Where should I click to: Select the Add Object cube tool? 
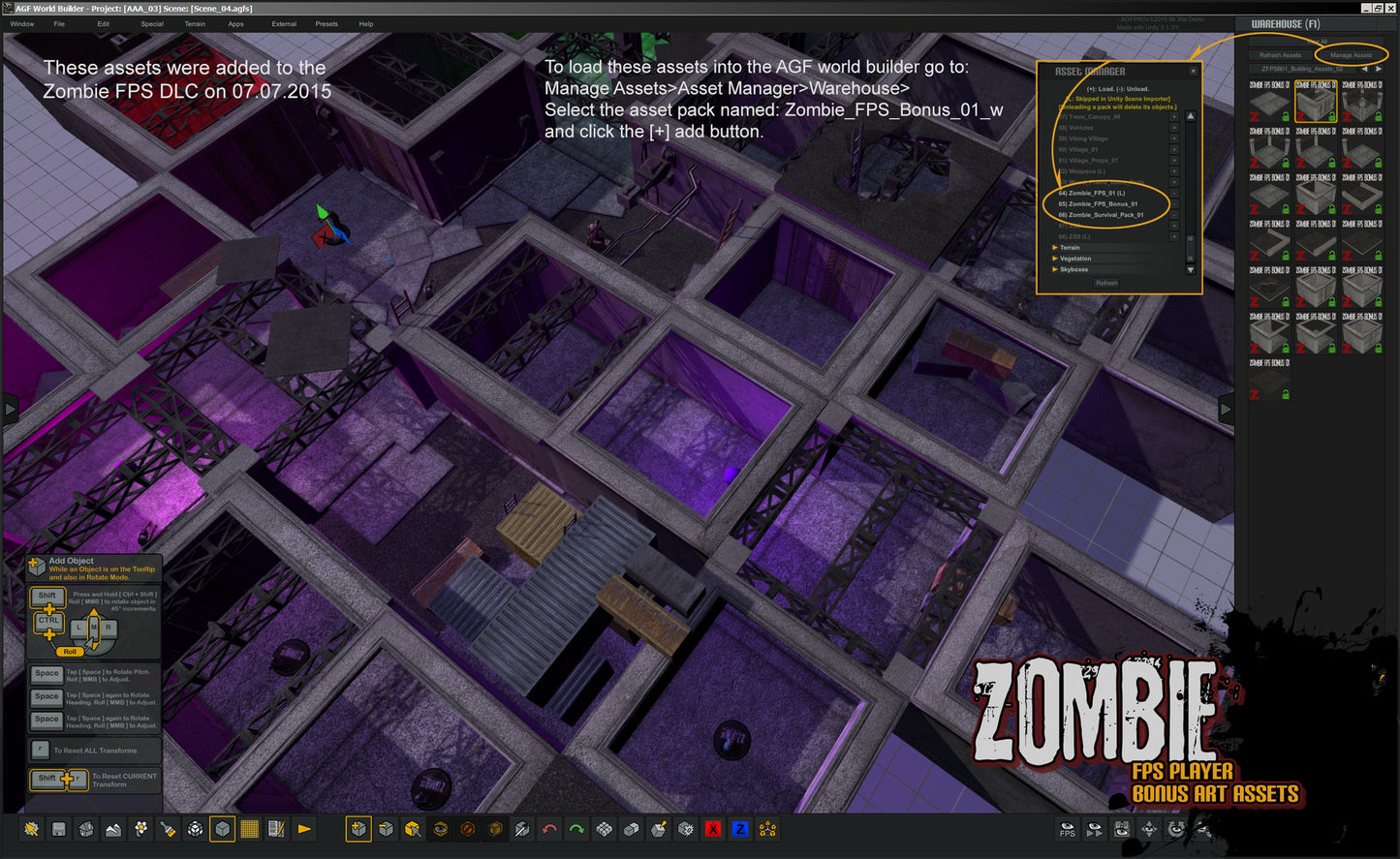click(358, 829)
